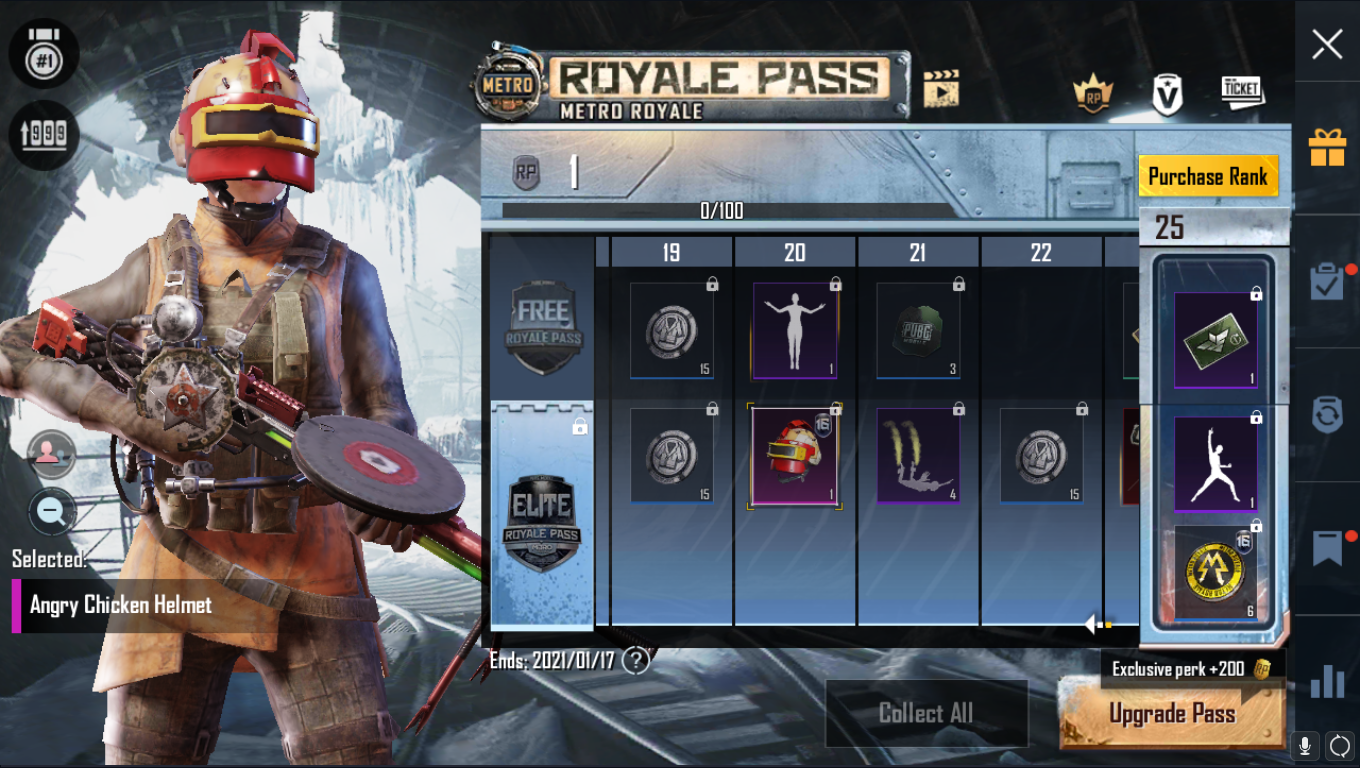
Task: Click the Upgrade Pass button
Action: 1172,713
